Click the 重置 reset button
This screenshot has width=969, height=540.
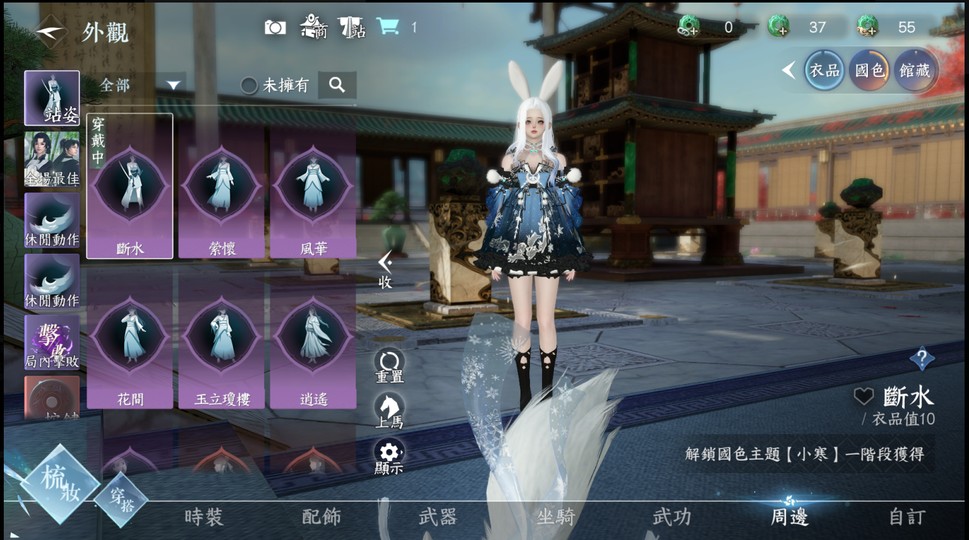click(389, 365)
